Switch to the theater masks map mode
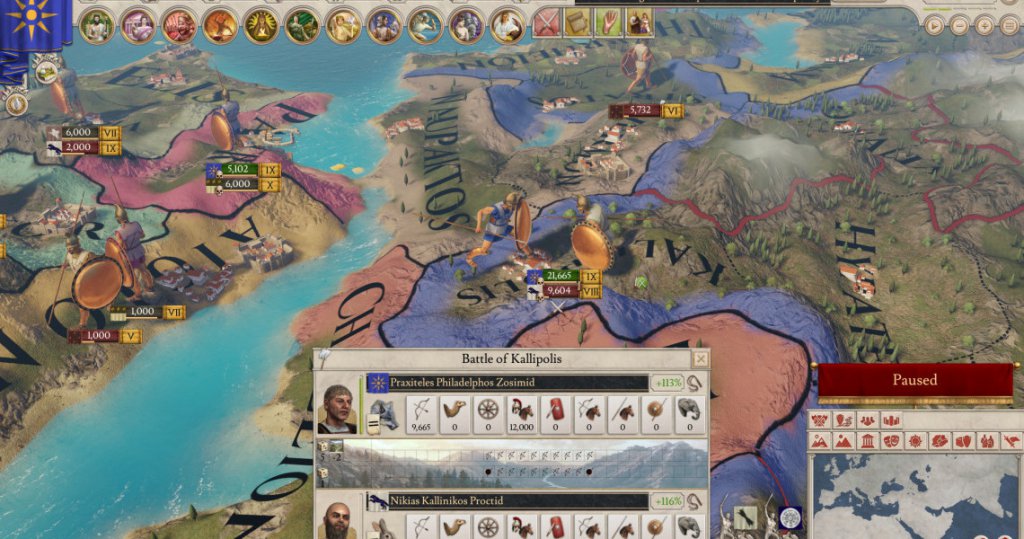Image resolution: width=1024 pixels, height=539 pixels. [x=890, y=441]
